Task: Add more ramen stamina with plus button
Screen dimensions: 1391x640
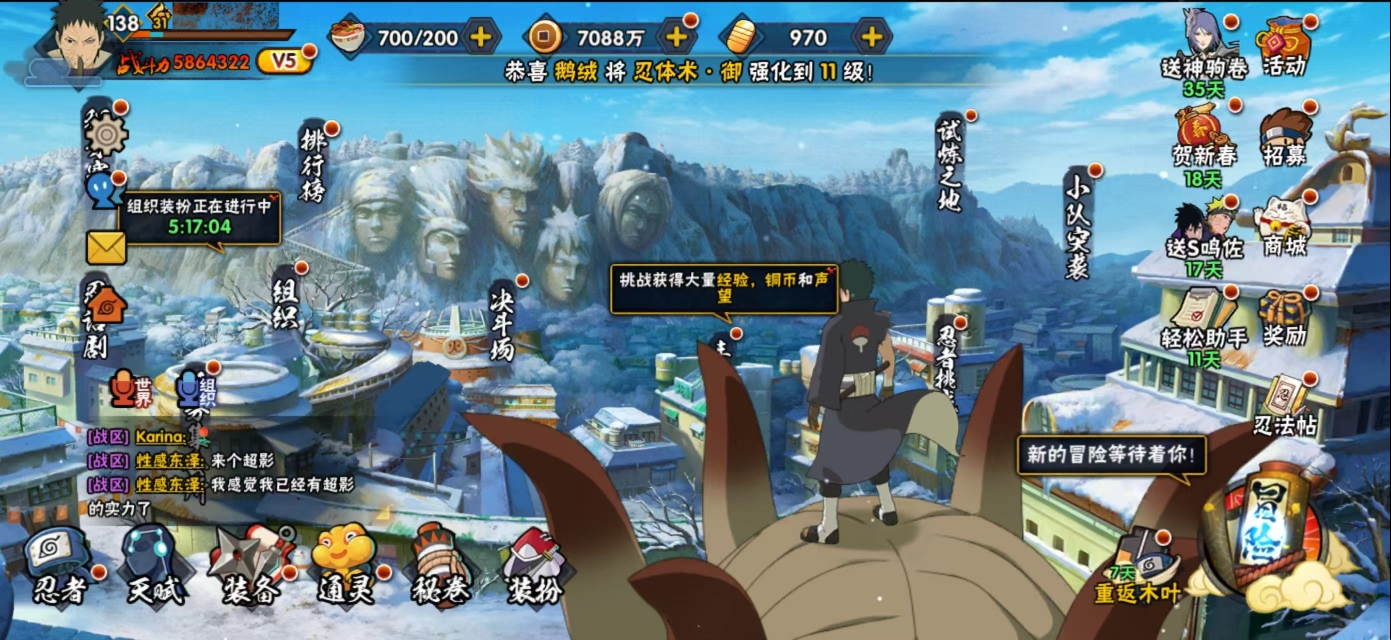Action: (481, 38)
